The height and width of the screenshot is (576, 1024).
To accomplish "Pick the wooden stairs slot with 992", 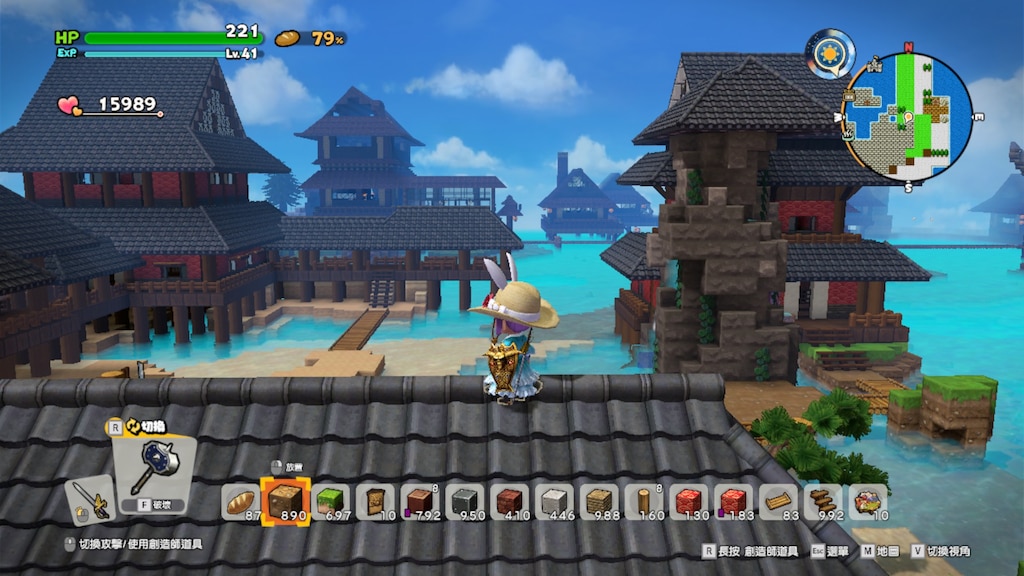I will click(823, 501).
